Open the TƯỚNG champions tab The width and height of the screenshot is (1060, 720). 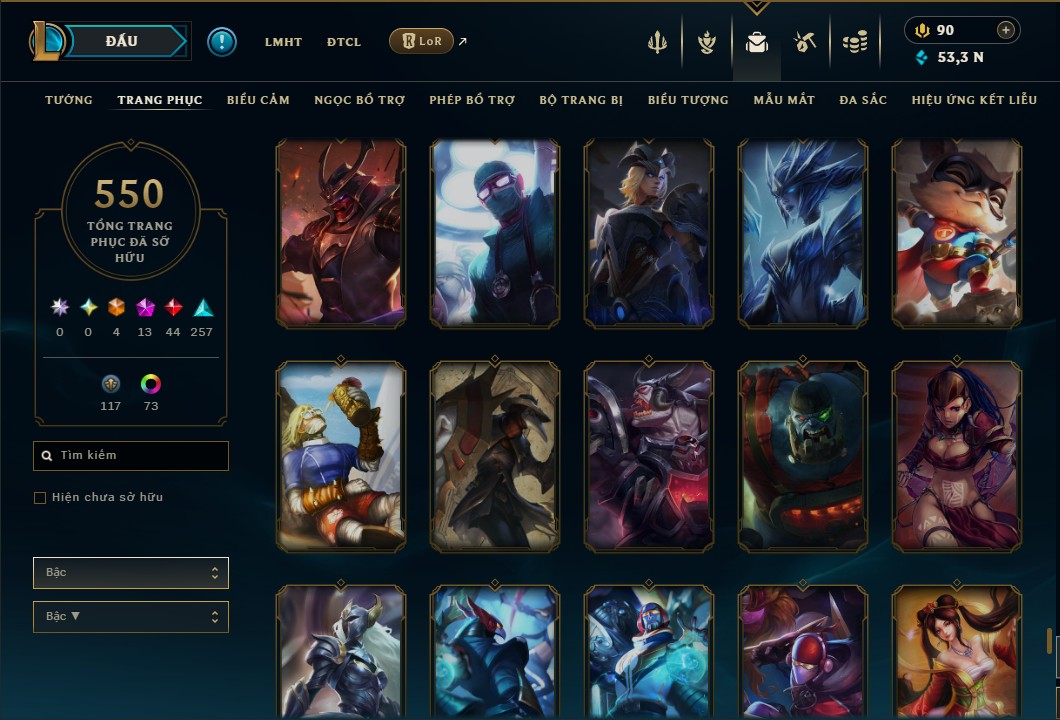(x=69, y=100)
